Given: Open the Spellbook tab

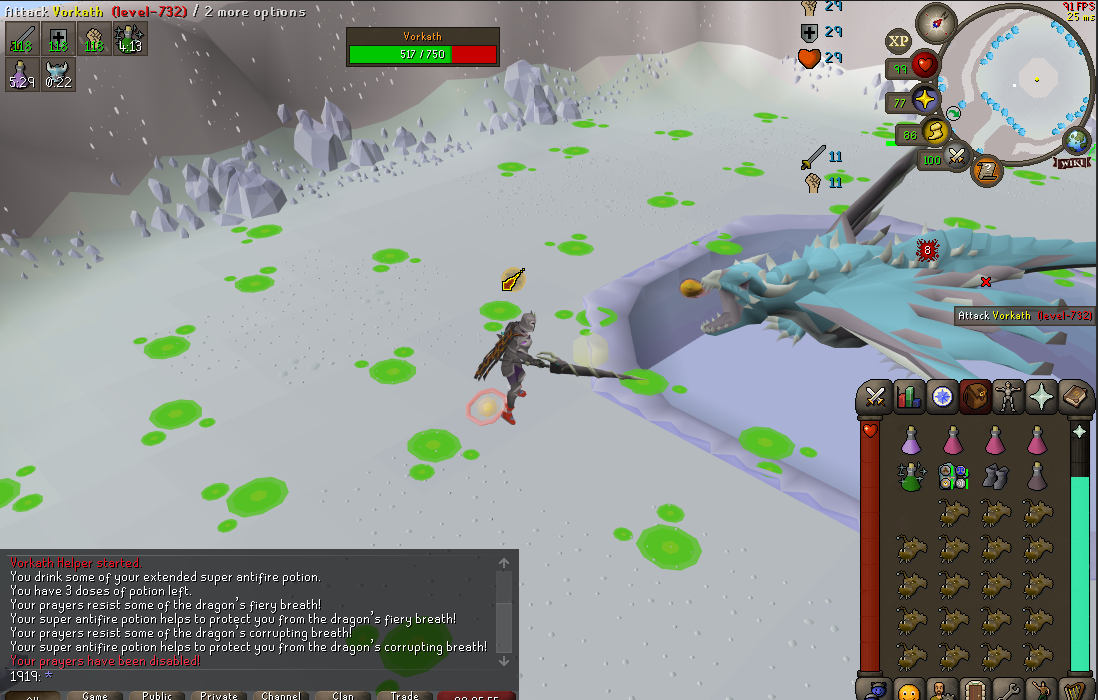Looking at the screenshot, I should point(1075,397).
